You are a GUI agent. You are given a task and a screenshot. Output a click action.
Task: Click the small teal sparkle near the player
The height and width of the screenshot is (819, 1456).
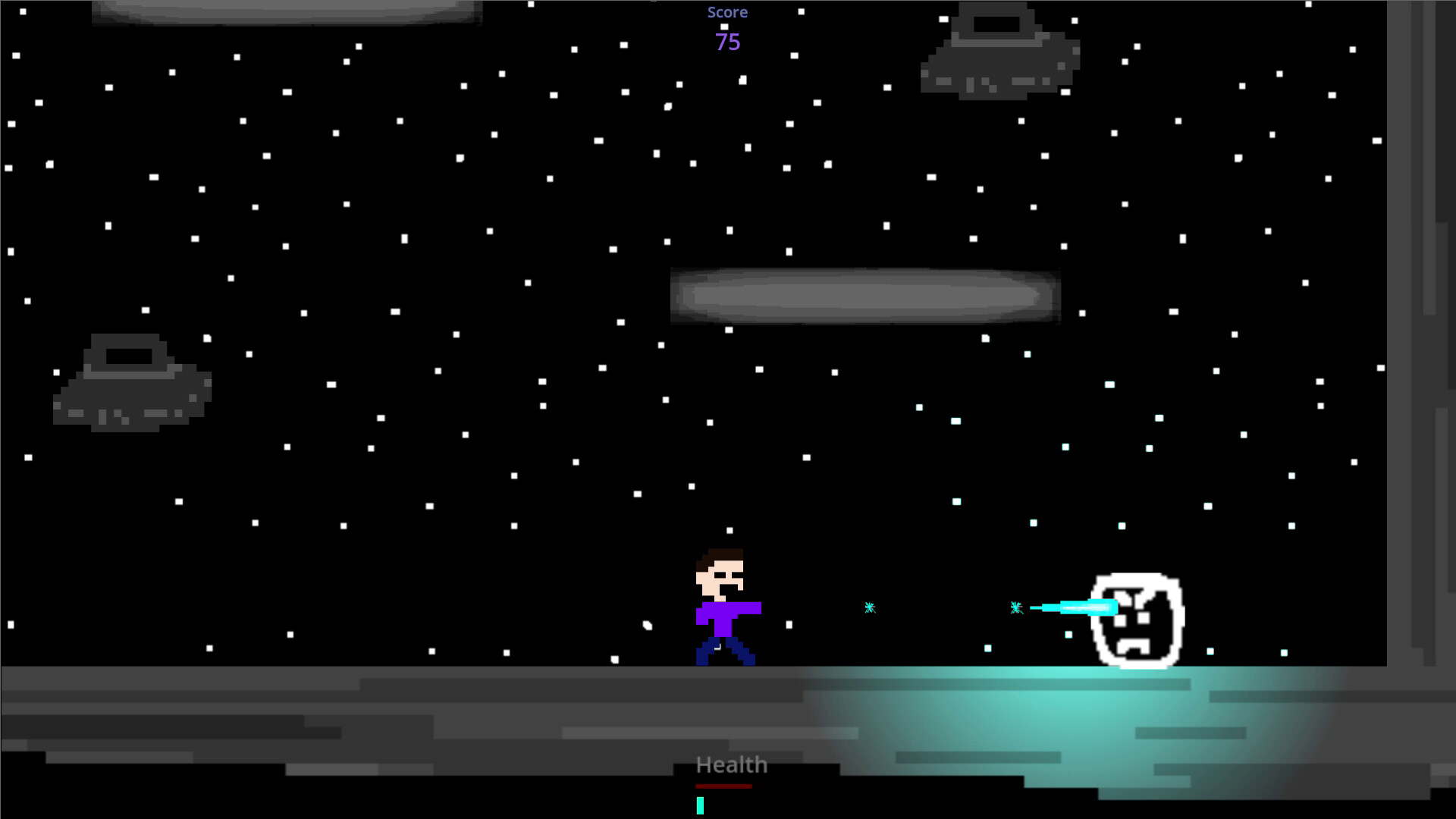coord(869,607)
